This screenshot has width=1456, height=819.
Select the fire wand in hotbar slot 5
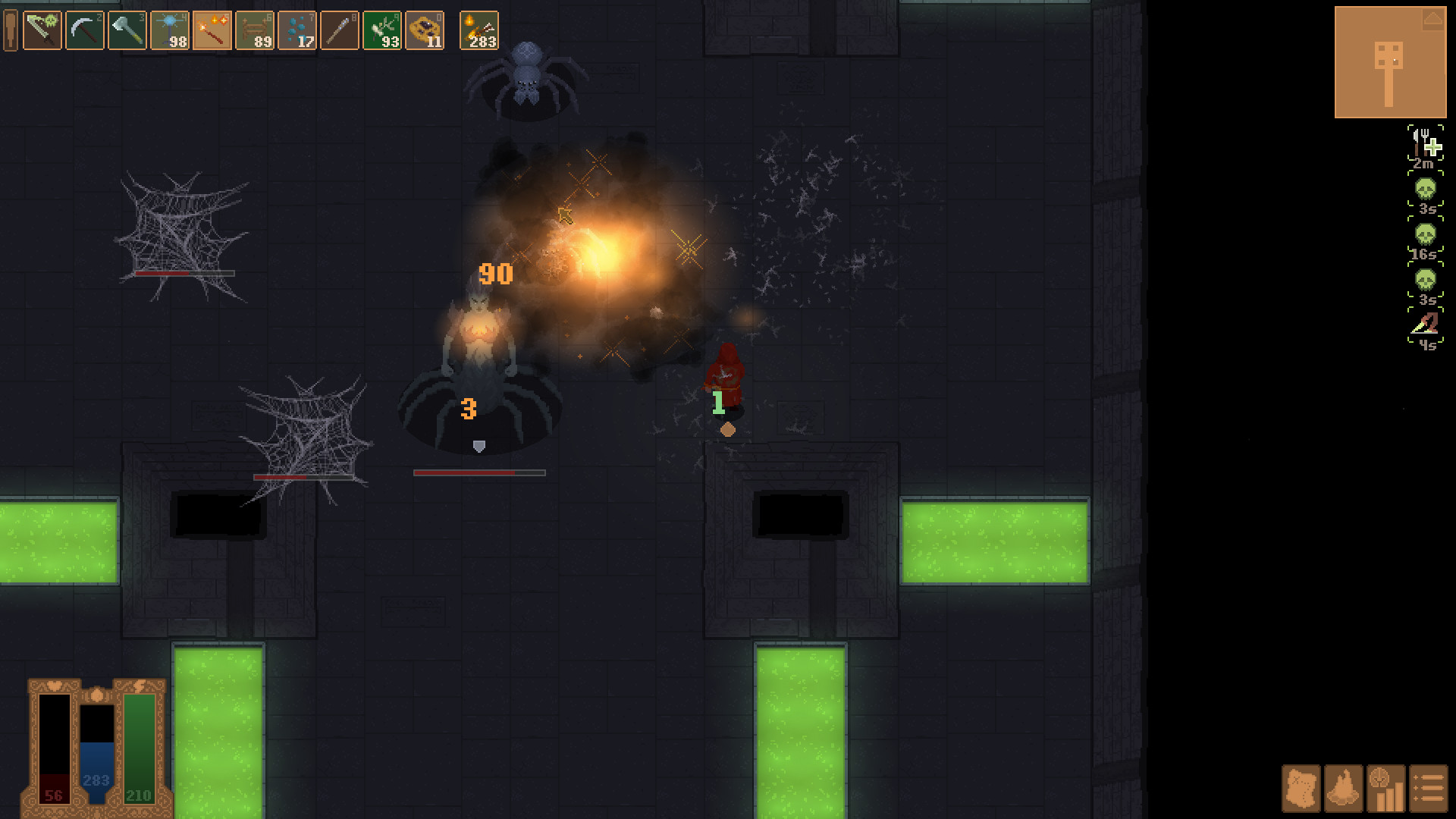(211, 30)
